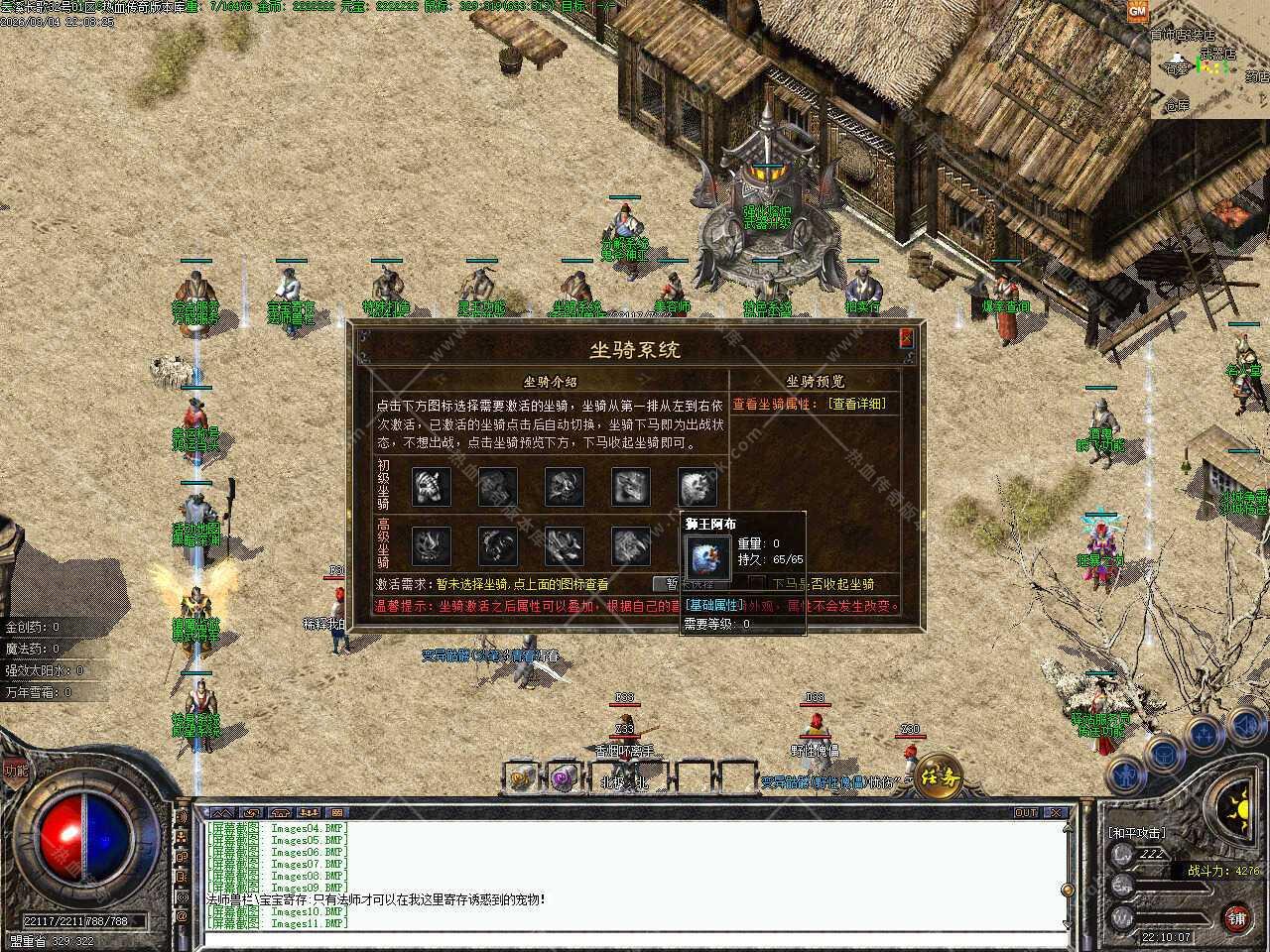The image size is (1270, 952).
Task: Close the chat panel with X
Action: click(1057, 813)
